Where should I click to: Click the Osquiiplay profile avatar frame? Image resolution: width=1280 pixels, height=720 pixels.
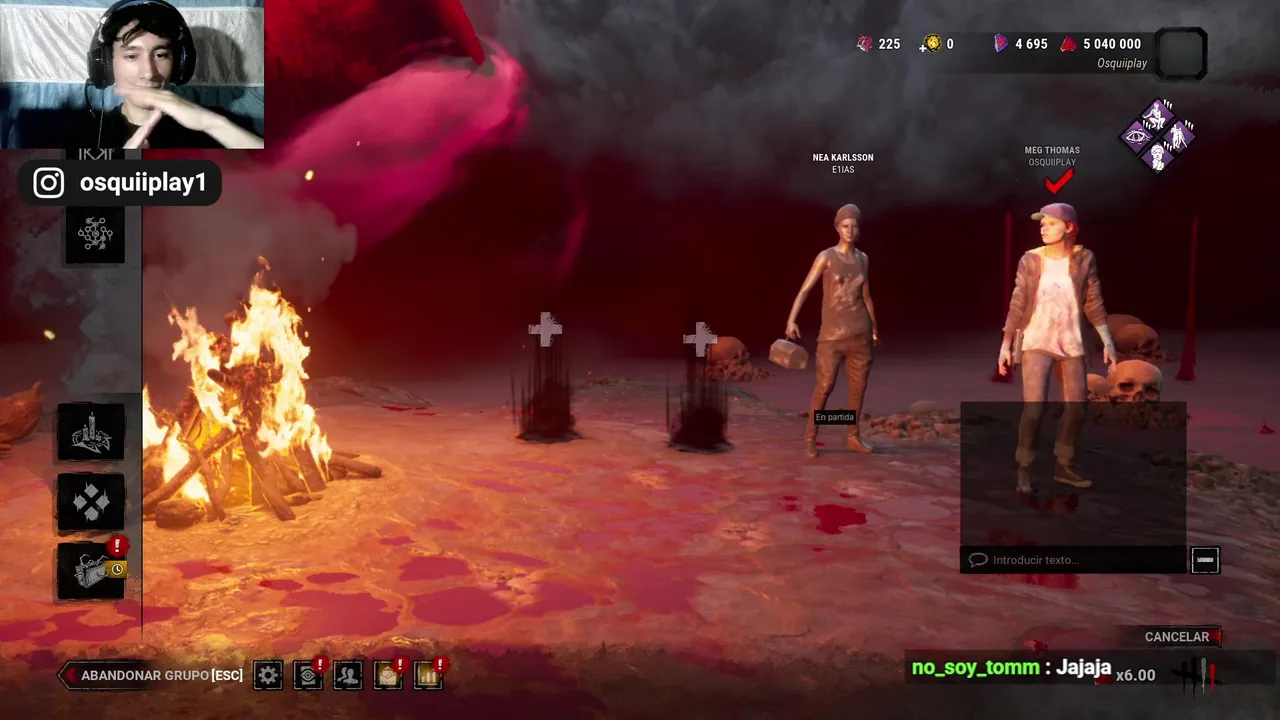click(x=1181, y=52)
